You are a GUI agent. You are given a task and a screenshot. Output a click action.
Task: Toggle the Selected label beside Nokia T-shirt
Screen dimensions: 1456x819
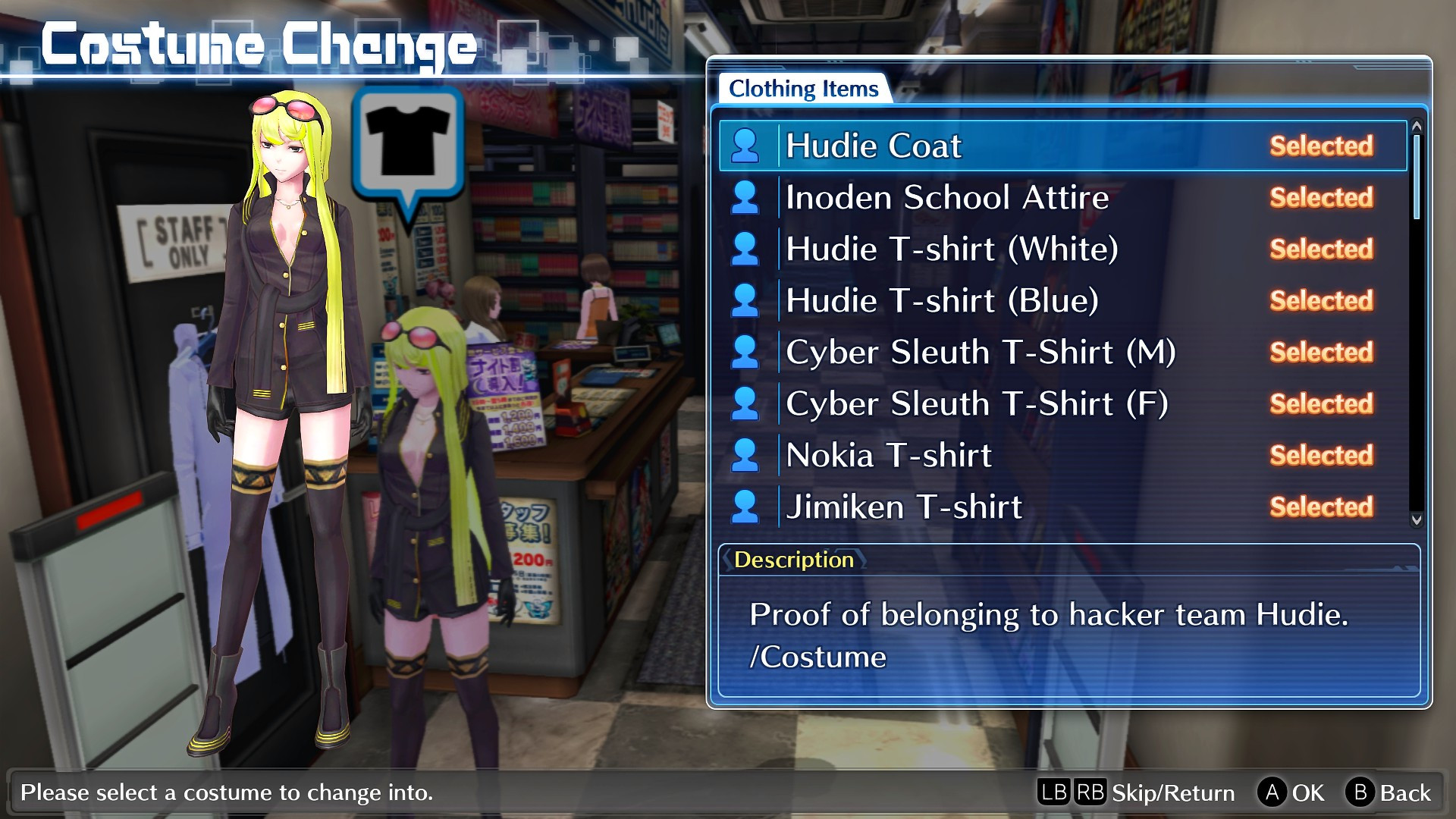(x=1322, y=456)
